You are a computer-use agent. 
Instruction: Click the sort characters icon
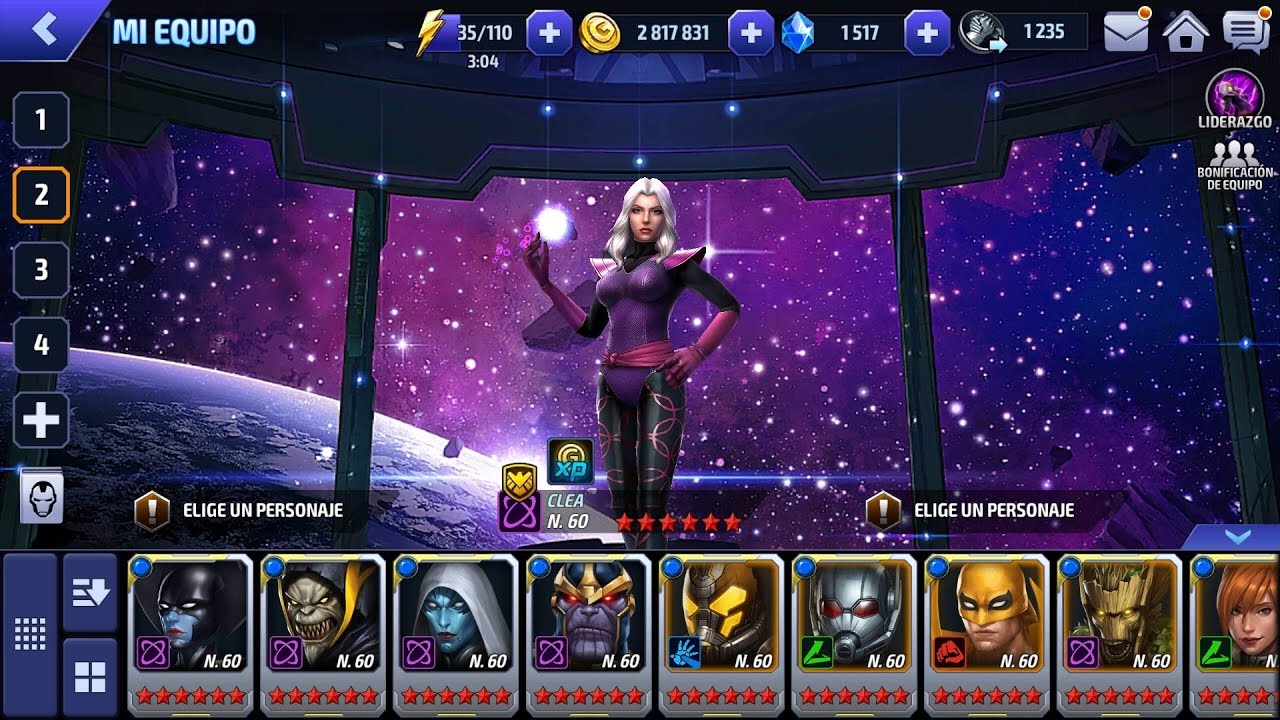point(90,593)
